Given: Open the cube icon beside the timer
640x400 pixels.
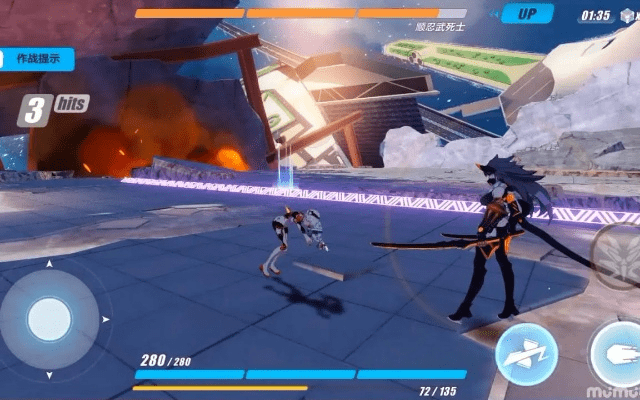Looking at the screenshot, I should 628,15.
